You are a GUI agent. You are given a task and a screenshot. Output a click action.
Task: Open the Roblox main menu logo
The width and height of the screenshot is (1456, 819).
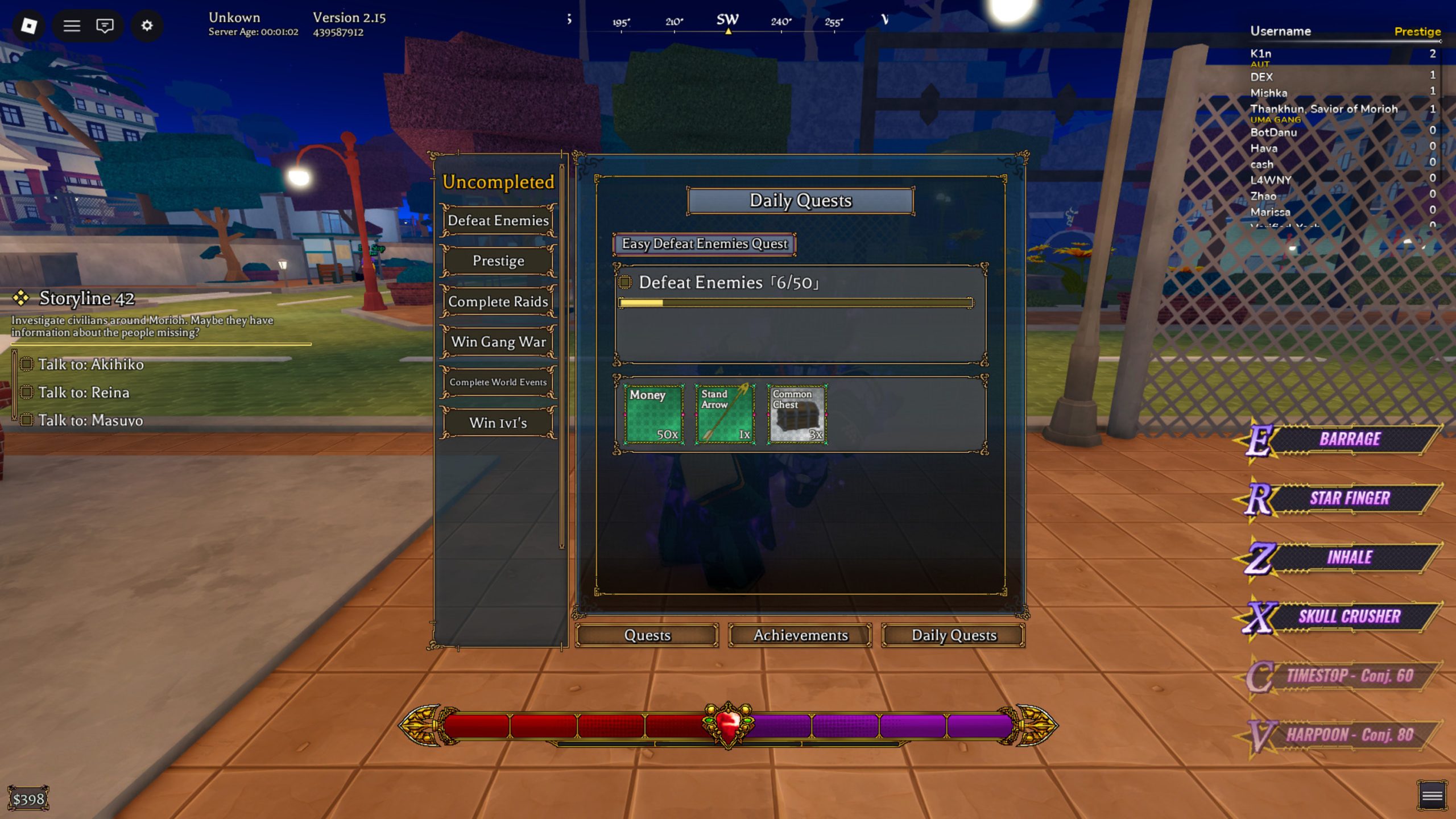pyautogui.click(x=29, y=26)
